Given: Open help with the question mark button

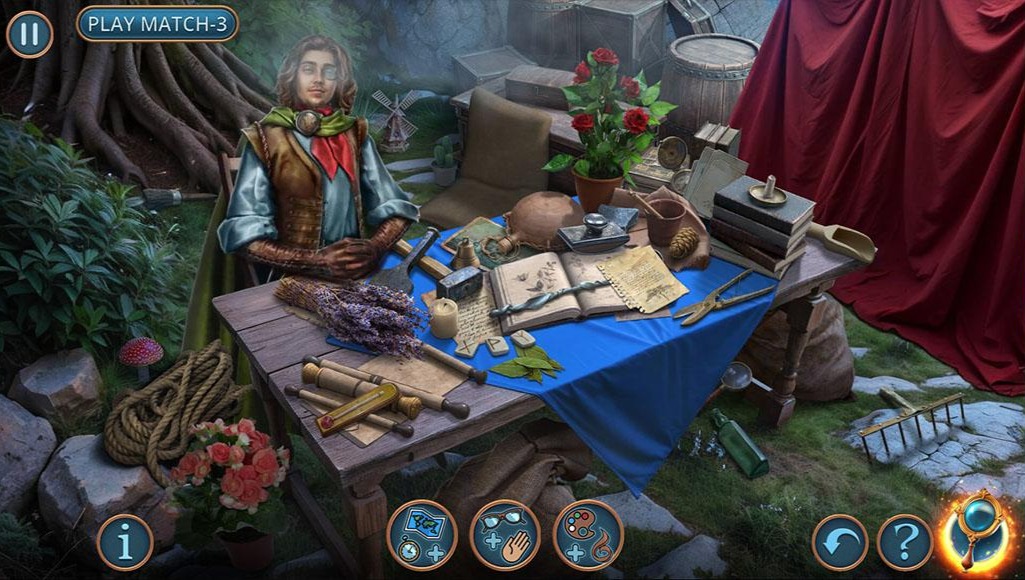Looking at the screenshot, I should point(905,542).
